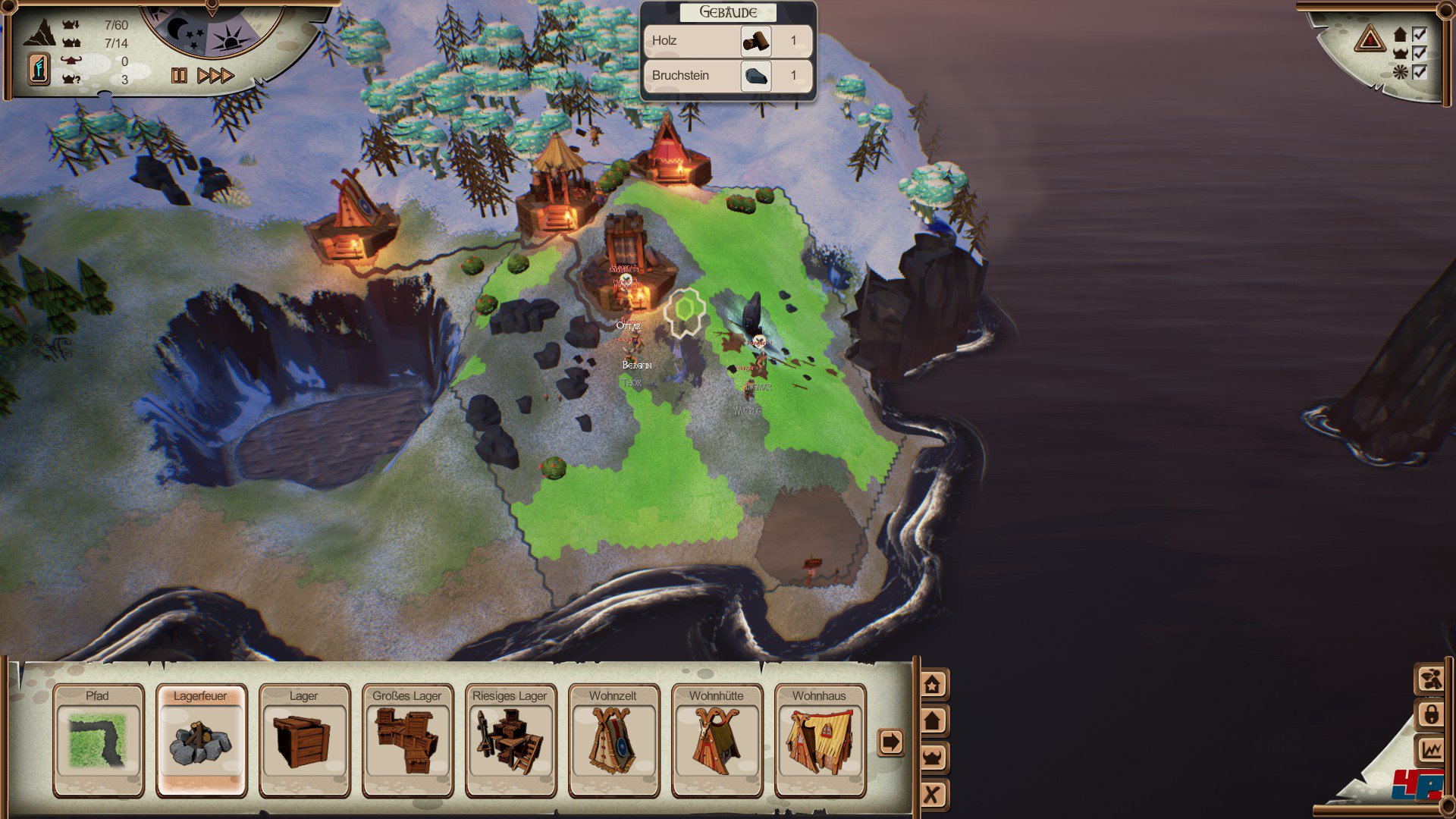Choose the Wohnhaus building
Screen dimensions: 1456x819
point(820,740)
